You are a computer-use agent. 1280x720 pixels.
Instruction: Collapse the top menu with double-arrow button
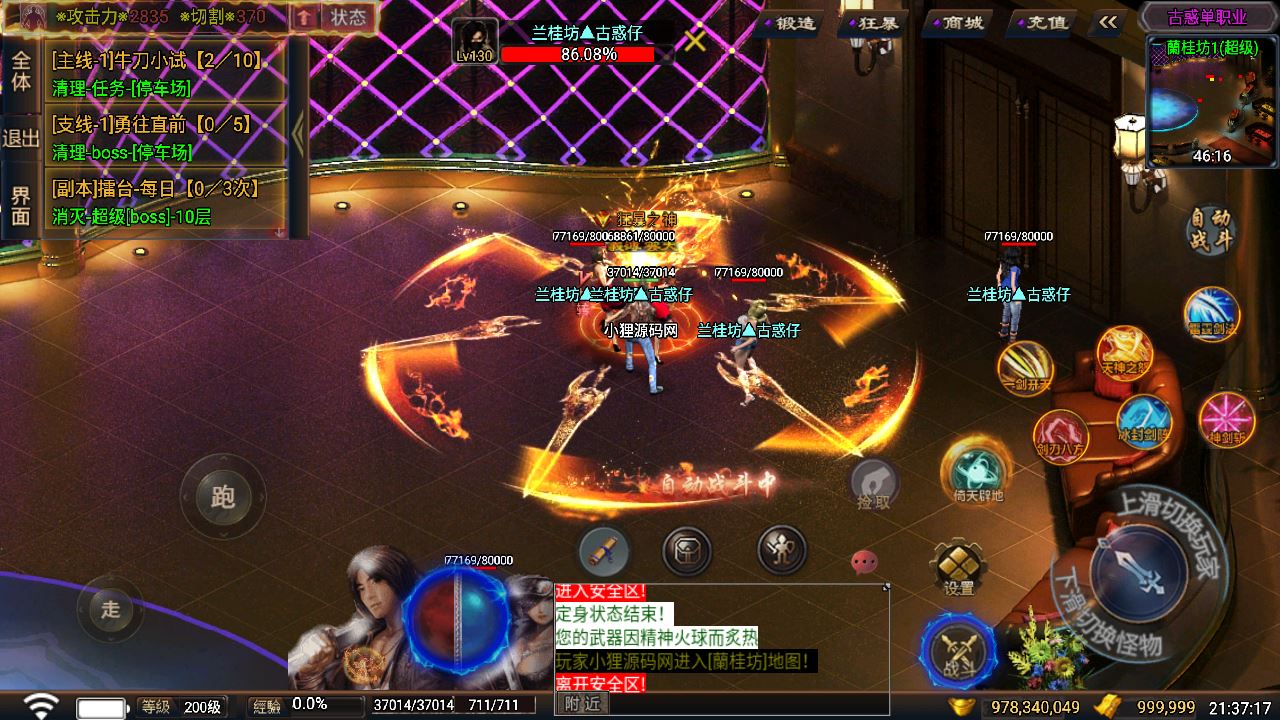[x=1107, y=22]
